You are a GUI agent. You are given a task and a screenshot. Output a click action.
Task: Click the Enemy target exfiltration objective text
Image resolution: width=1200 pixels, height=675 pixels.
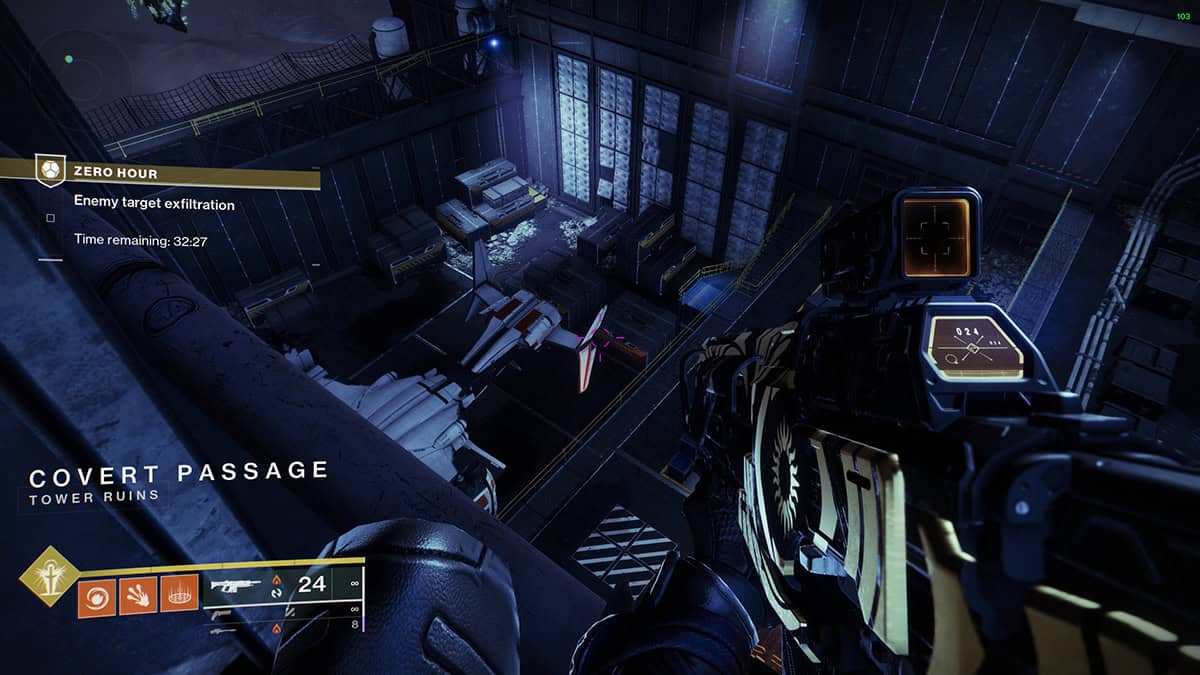[x=154, y=204]
